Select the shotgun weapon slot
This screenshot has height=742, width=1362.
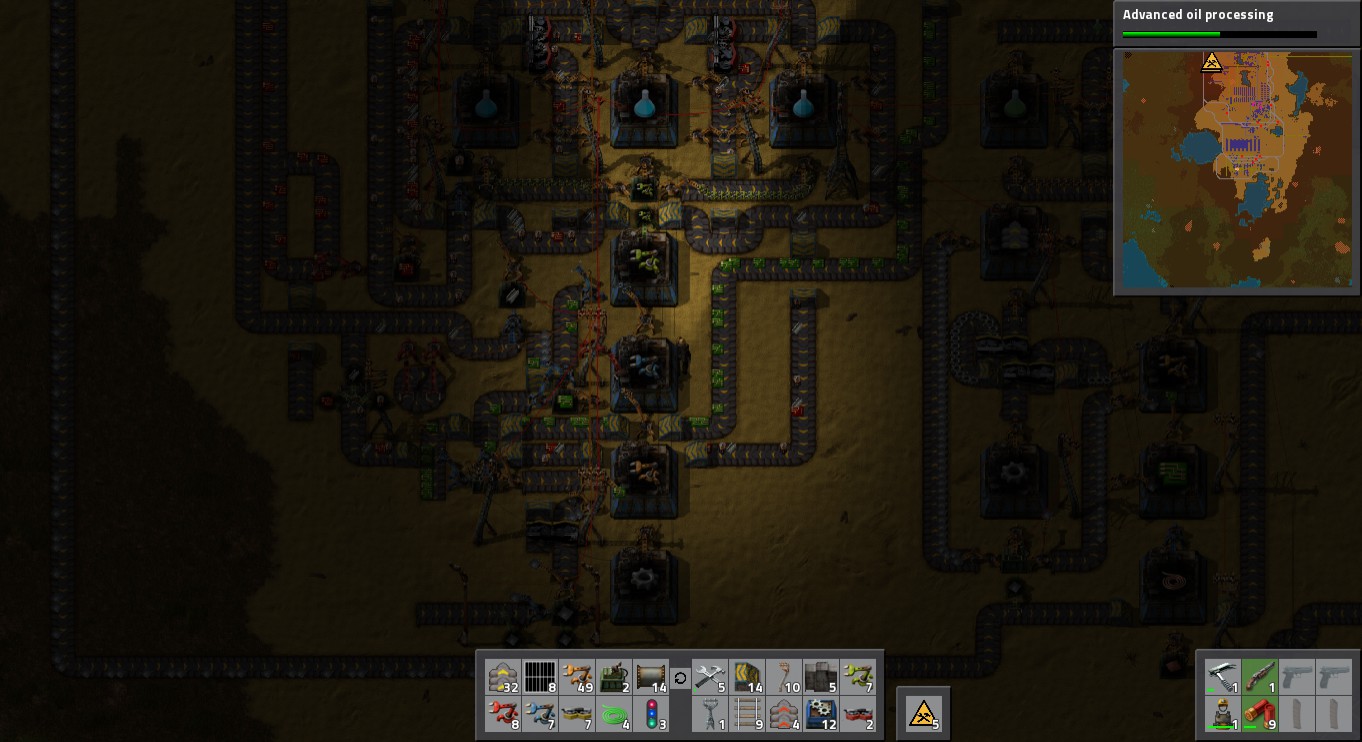tap(1259, 676)
